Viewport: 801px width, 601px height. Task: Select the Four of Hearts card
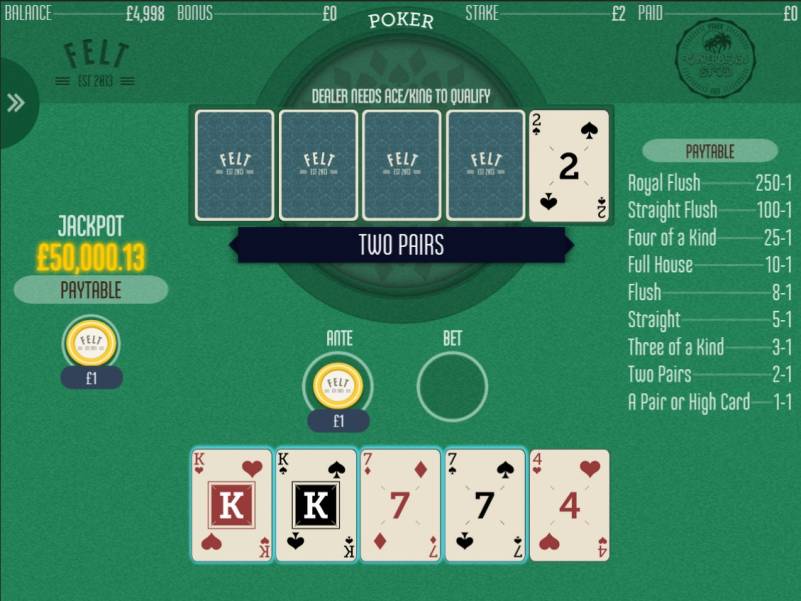(569, 505)
